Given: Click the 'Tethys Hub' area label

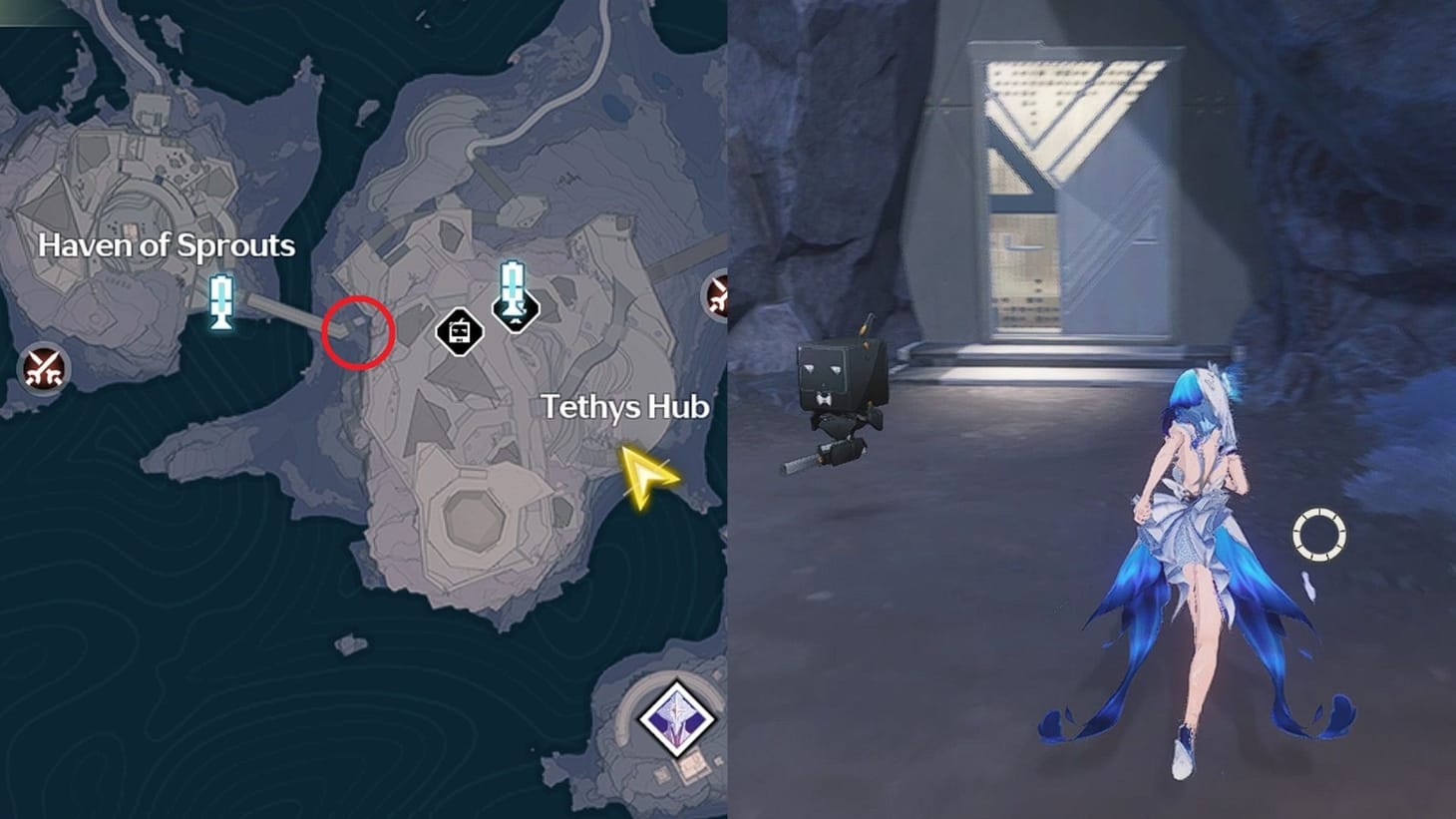Looking at the screenshot, I should [x=625, y=407].
